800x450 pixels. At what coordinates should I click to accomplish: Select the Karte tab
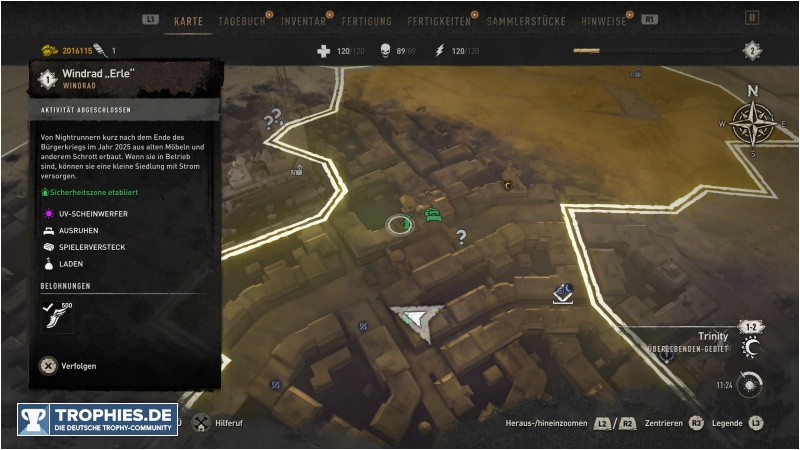189,20
